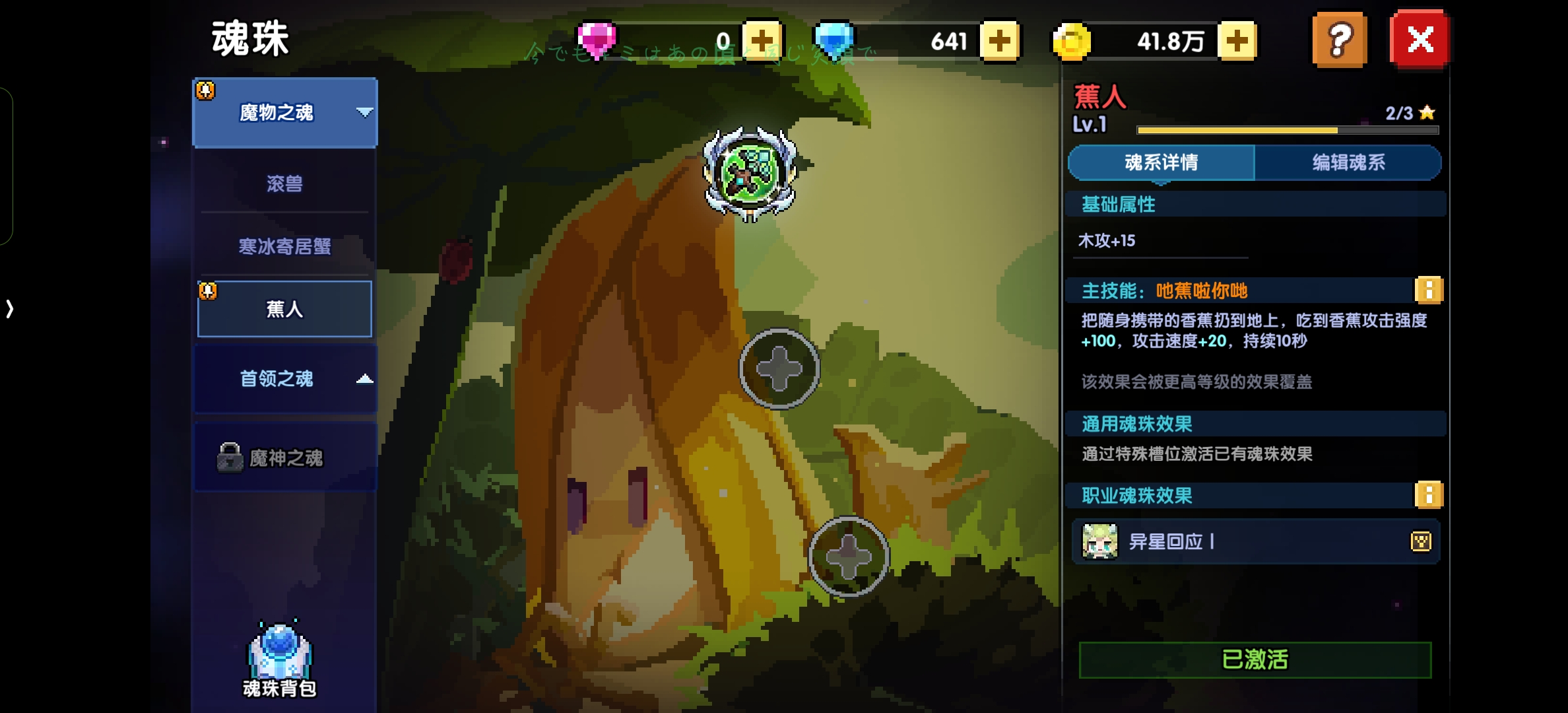This screenshot has width=1568, height=713.
Task: Add pink gems with plus button
Action: click(x=762, y=41)
